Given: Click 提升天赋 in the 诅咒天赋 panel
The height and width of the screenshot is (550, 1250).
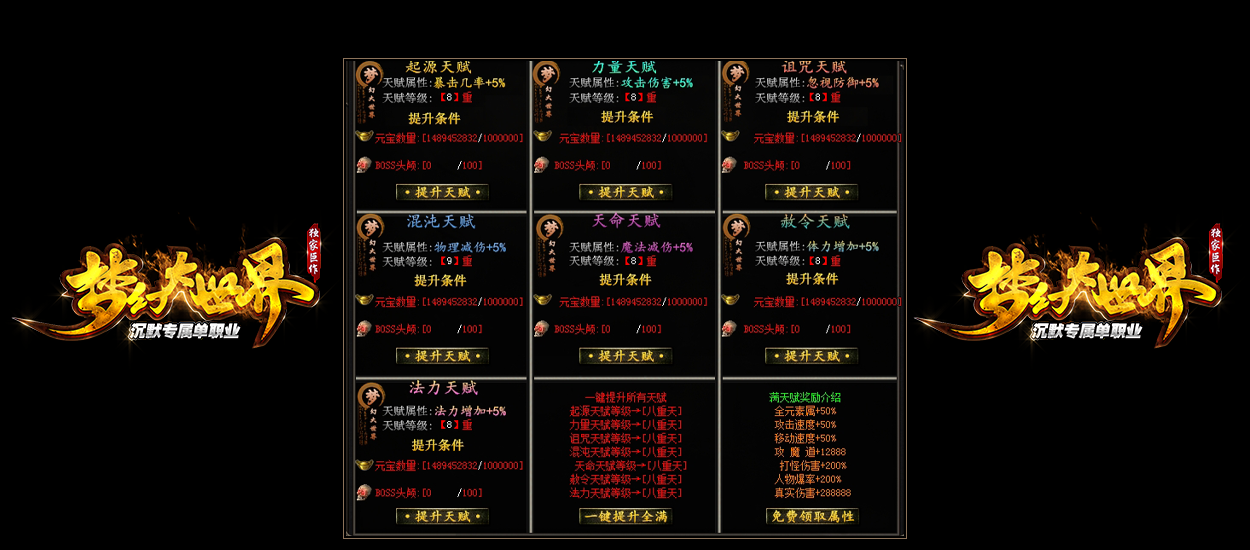Looking at the screenshot, I should point(811,192).
